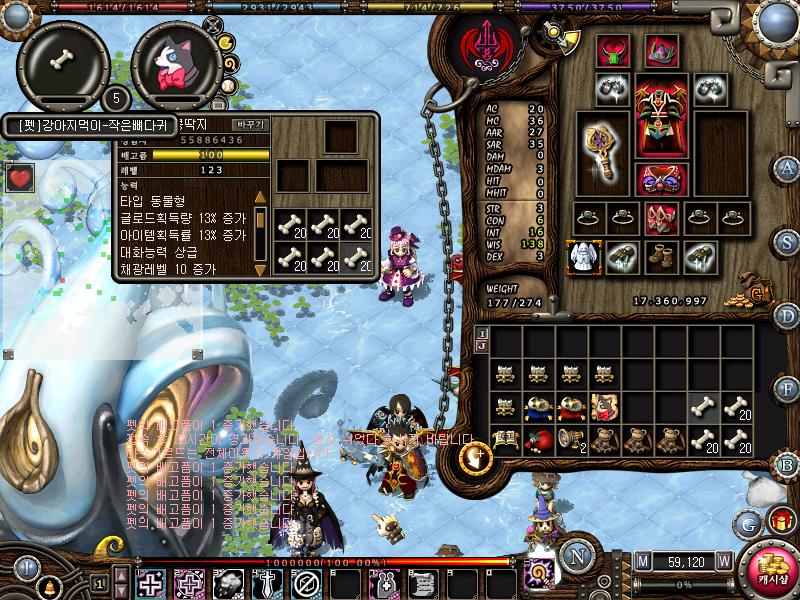This screenshot has width=800, height=600.
Task: Open the red gift box icon
Action: pos(781,521)
